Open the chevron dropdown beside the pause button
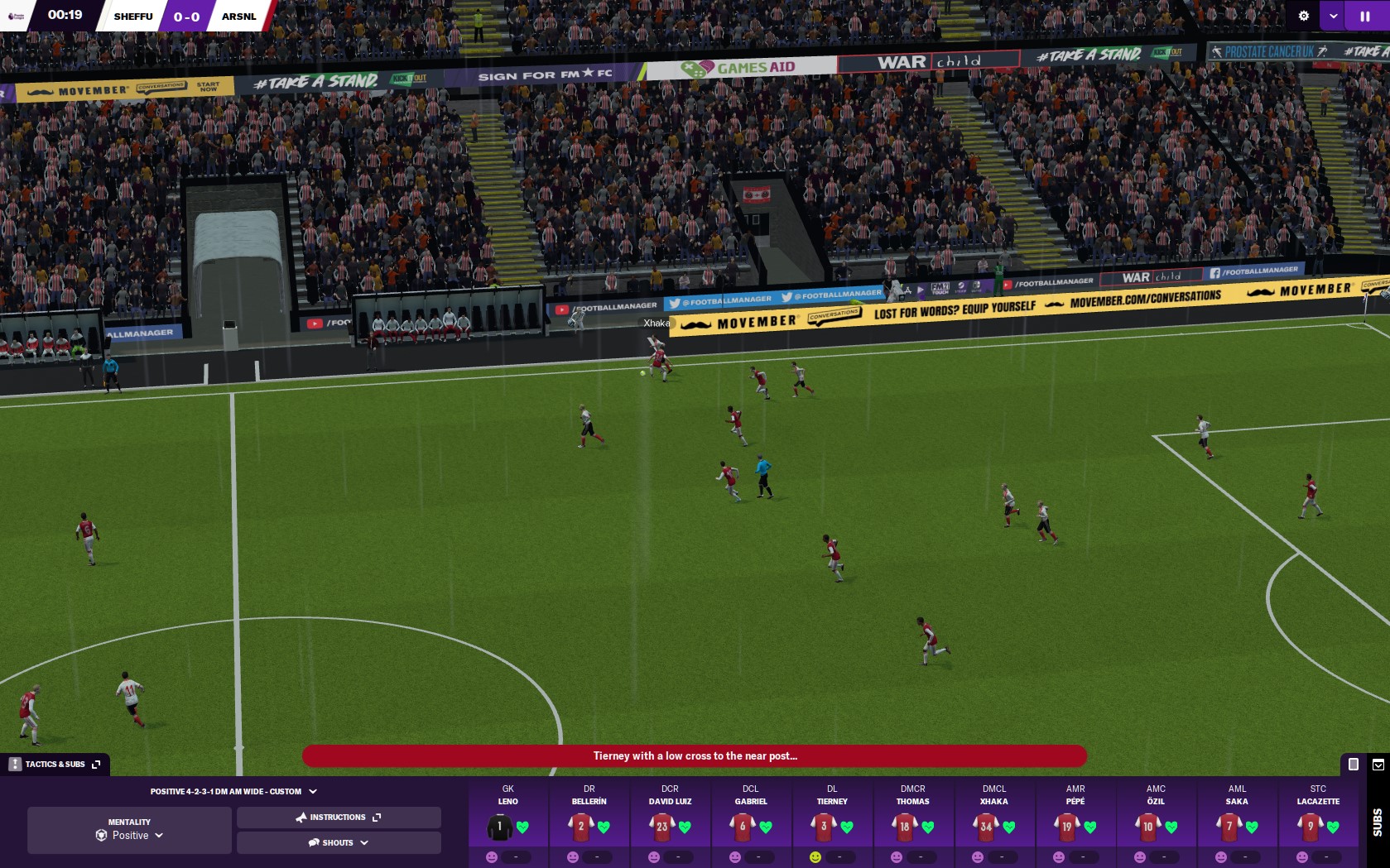The image size is (1390, 868). coord(1333,15)
